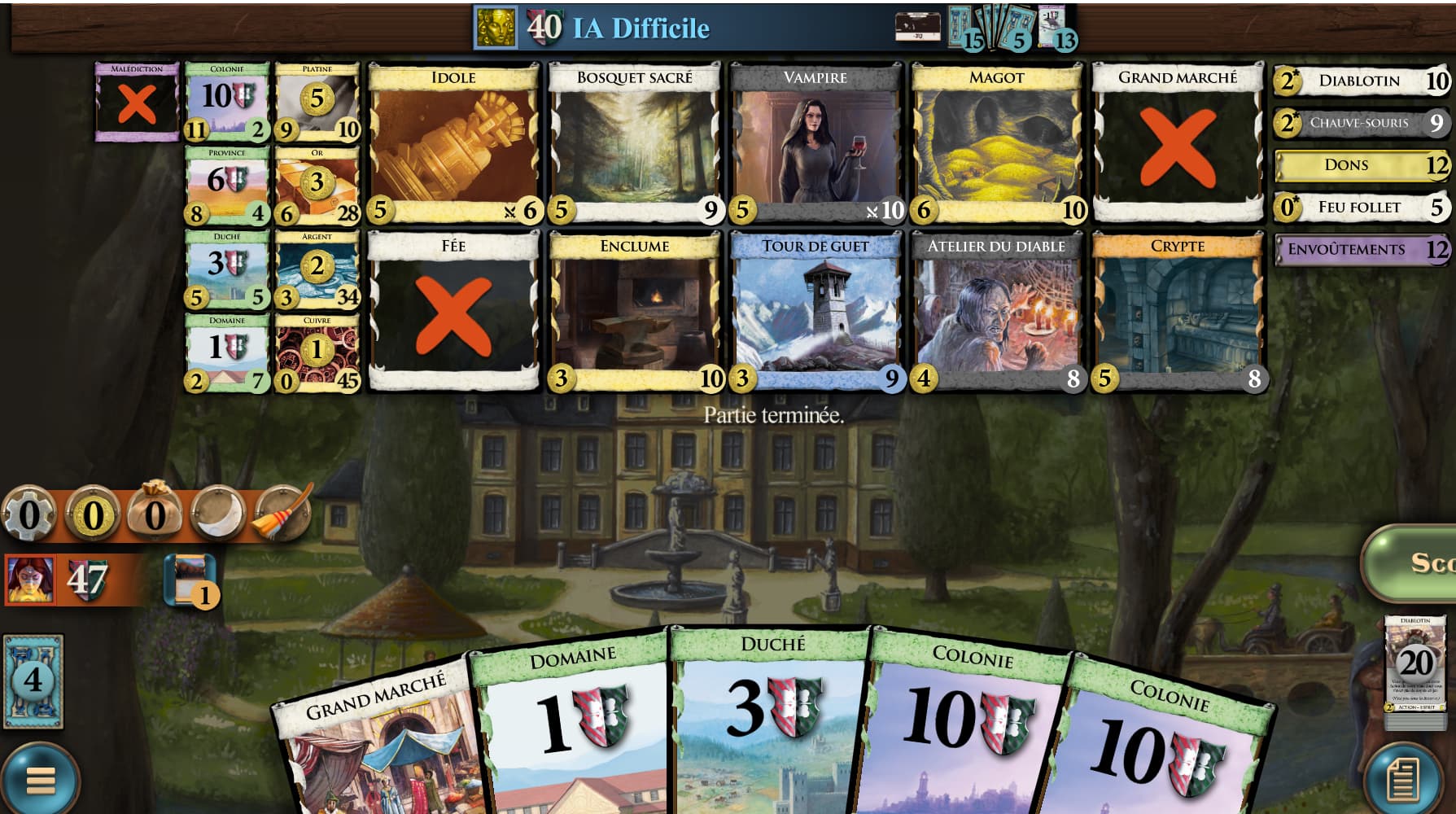
Task: Select the Duché card in hand
Action: click(769, 724)
